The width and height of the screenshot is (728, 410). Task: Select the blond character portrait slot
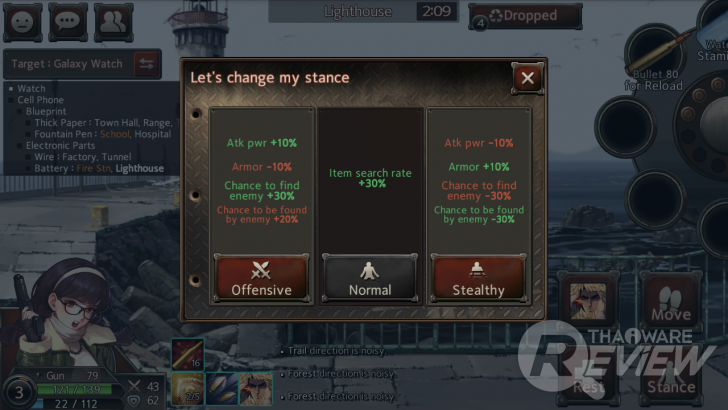click(x=256, y=390)
